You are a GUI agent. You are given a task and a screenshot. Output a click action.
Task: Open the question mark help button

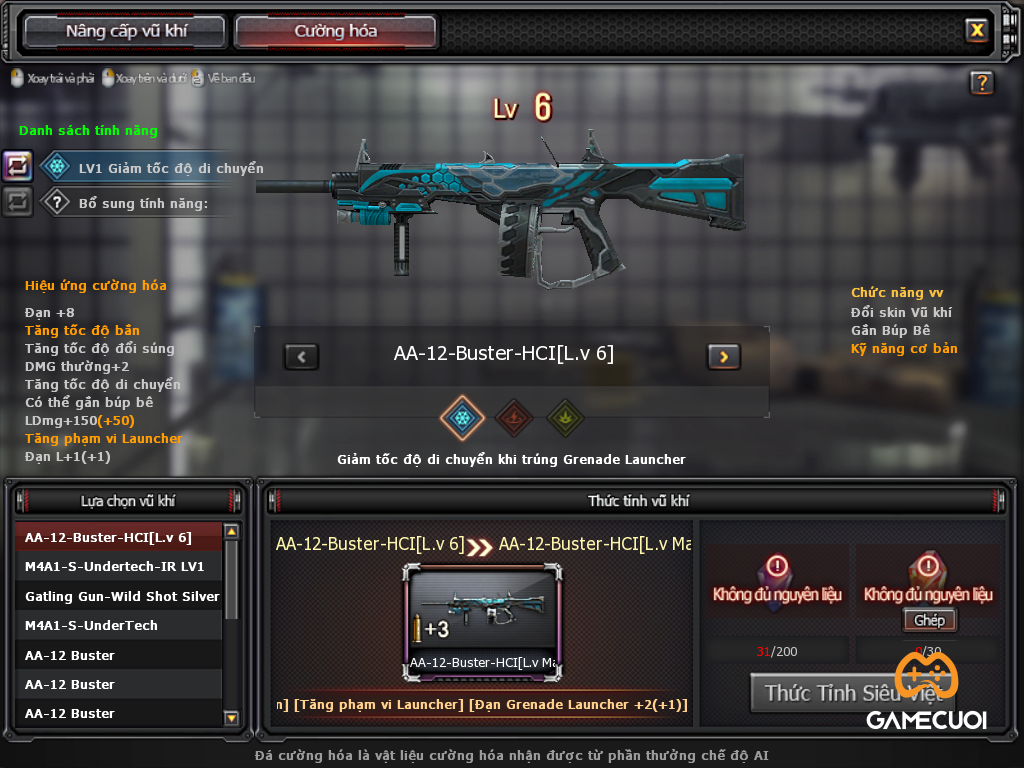981,83
